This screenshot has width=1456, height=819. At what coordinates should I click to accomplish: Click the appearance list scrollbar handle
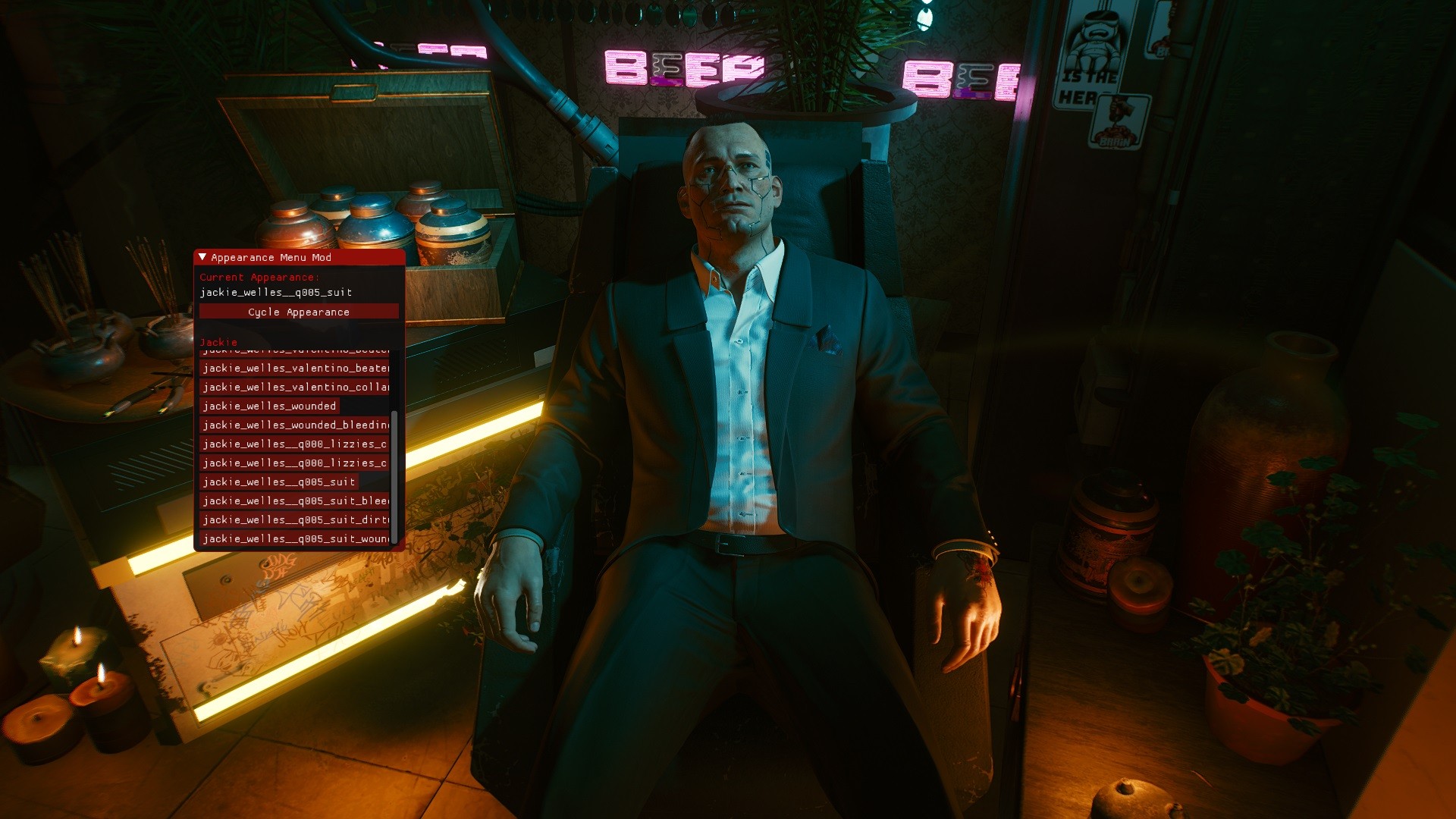(x=394, y=476)
